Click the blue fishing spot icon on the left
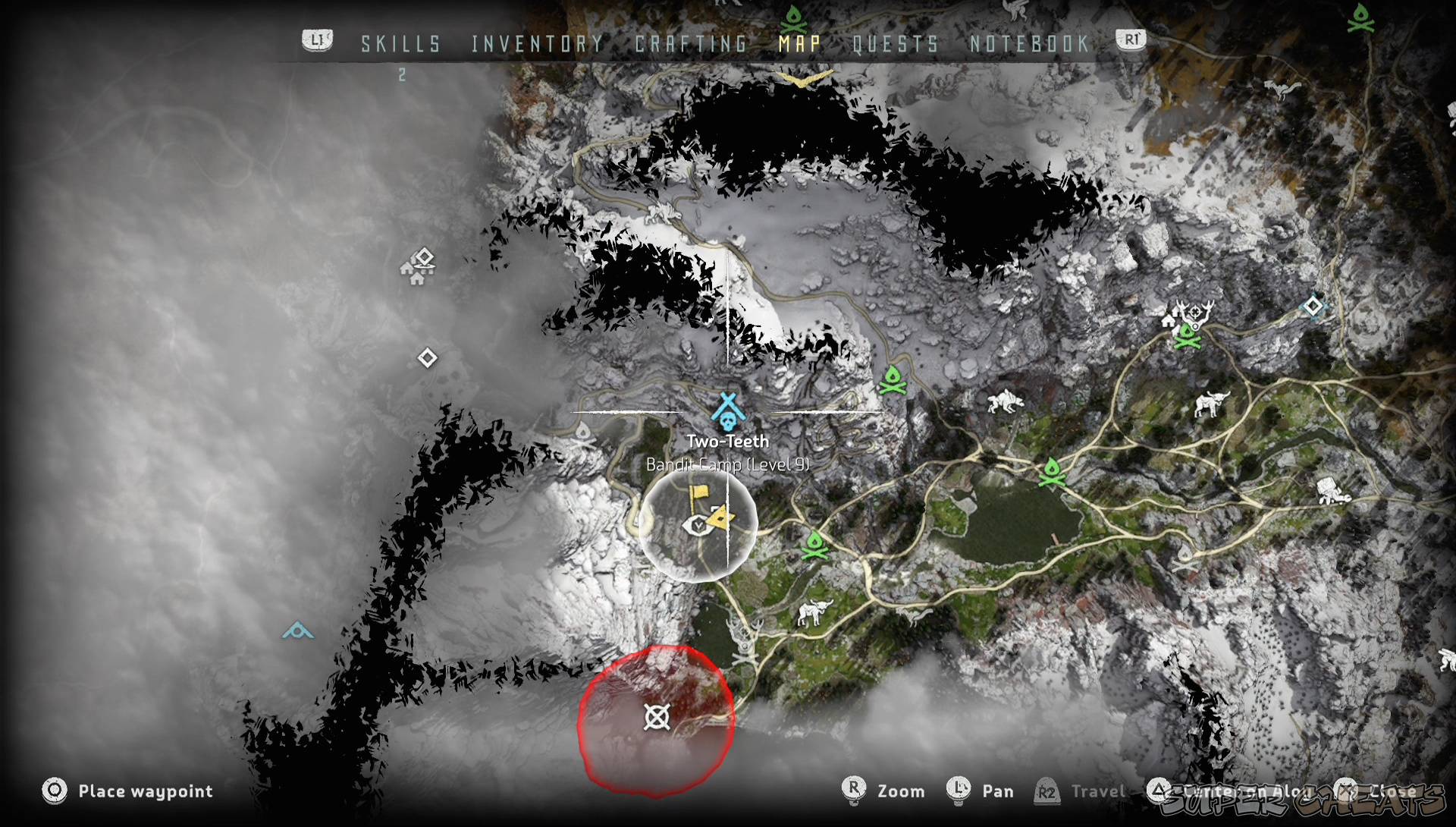Screen dimensions: 1456x827 pyautogui.click(x=297, y=630)
